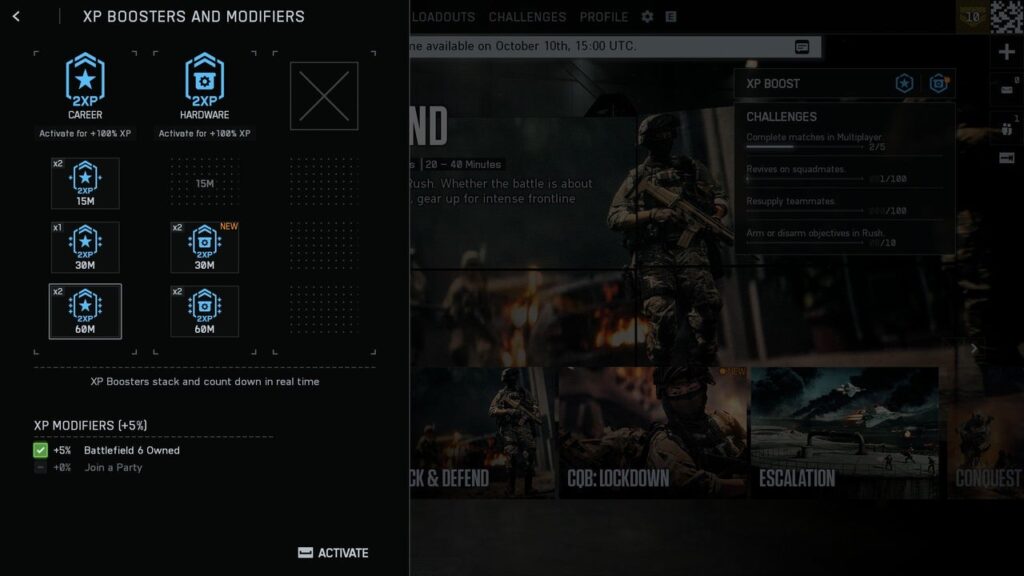Screen dimensions: 1024x576
Task: Select the CQB: Lockdown mode tile
Action: (x=653, y=432)
